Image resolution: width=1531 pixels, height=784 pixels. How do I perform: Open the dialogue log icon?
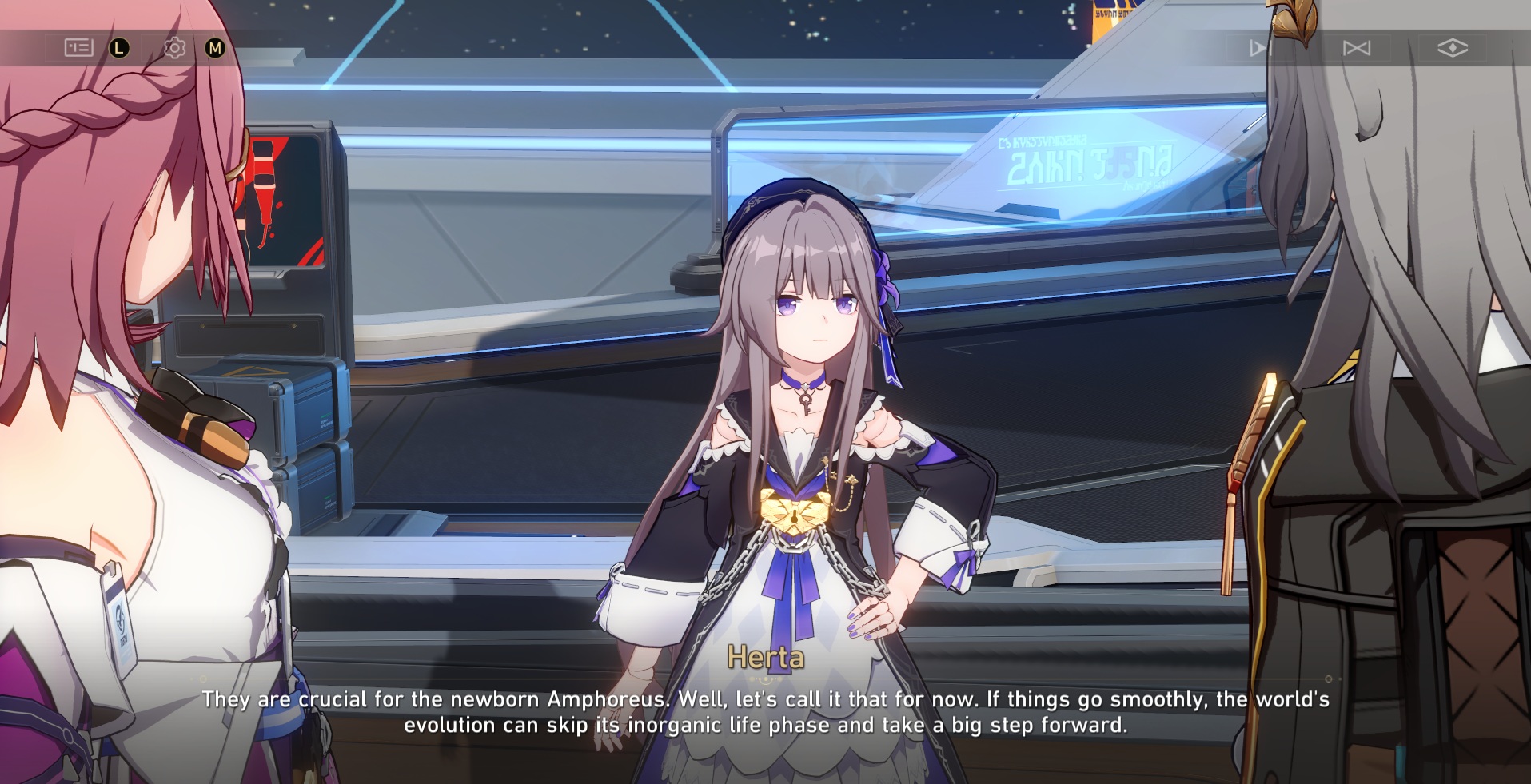click(78, 48)
